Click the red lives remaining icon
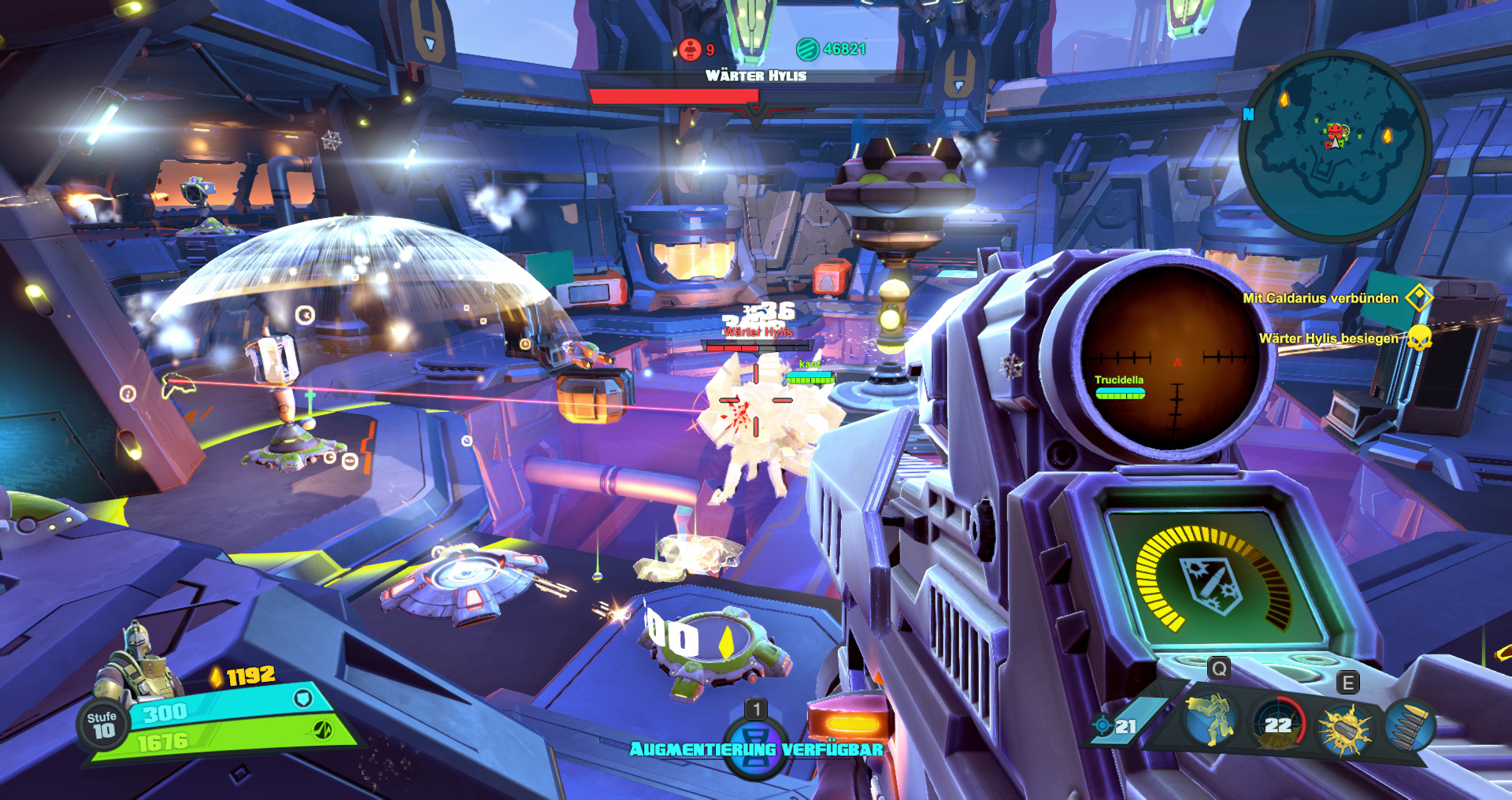The width and height of the screenshot is (1512, 800). click(690, 50)
